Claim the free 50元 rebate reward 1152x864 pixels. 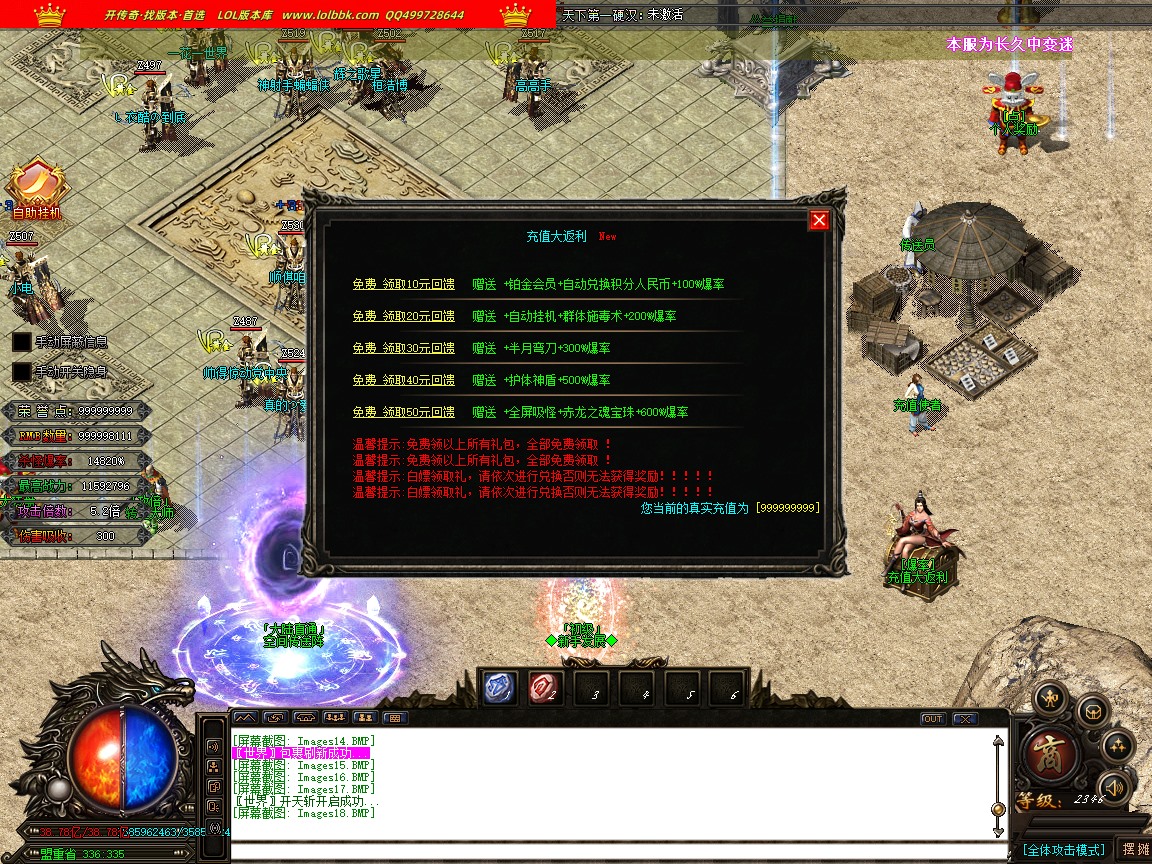pyautogui.click(x=403, y=412)
